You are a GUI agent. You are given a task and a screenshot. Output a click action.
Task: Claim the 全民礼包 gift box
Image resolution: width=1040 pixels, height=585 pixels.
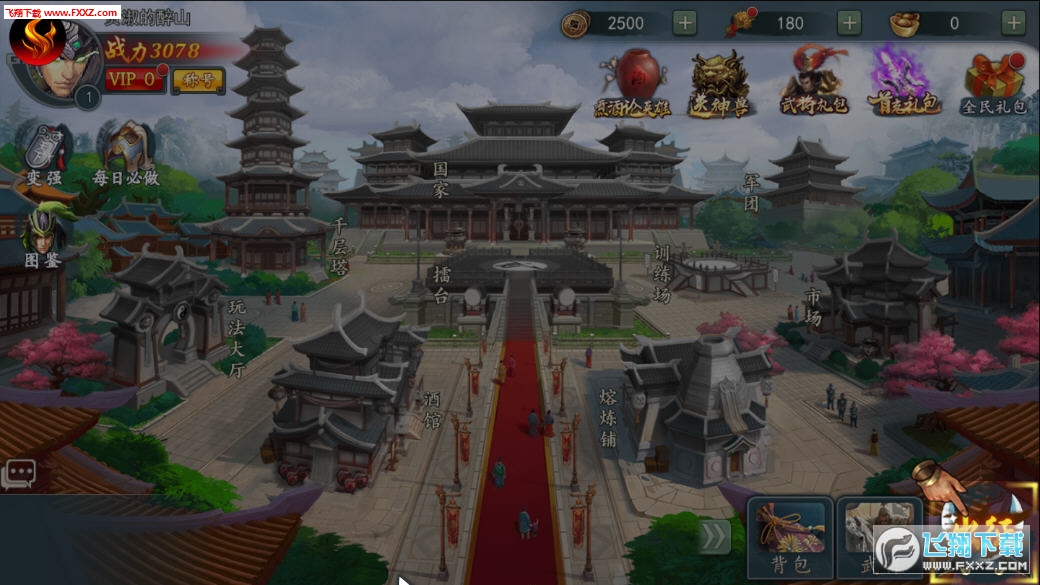pyautogui.click(x=994, y=80)
